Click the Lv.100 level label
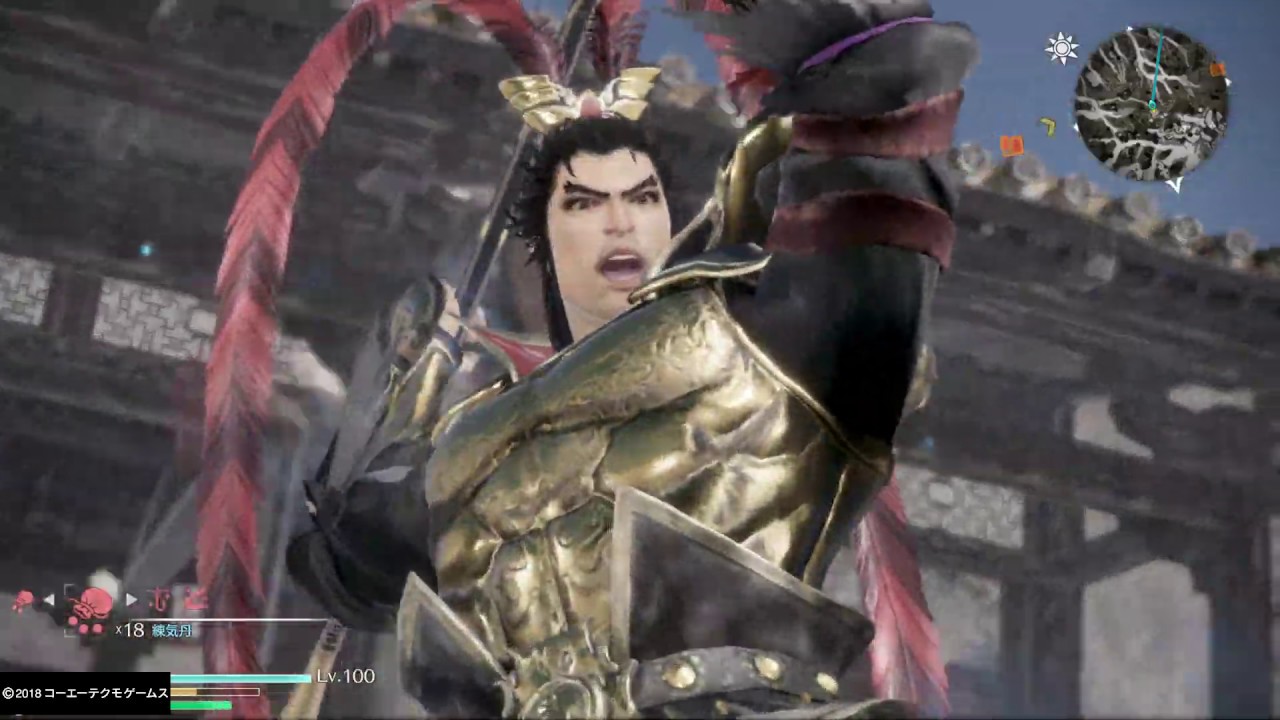This screenshot has width=1280, height=720. (x=345, y=677)
